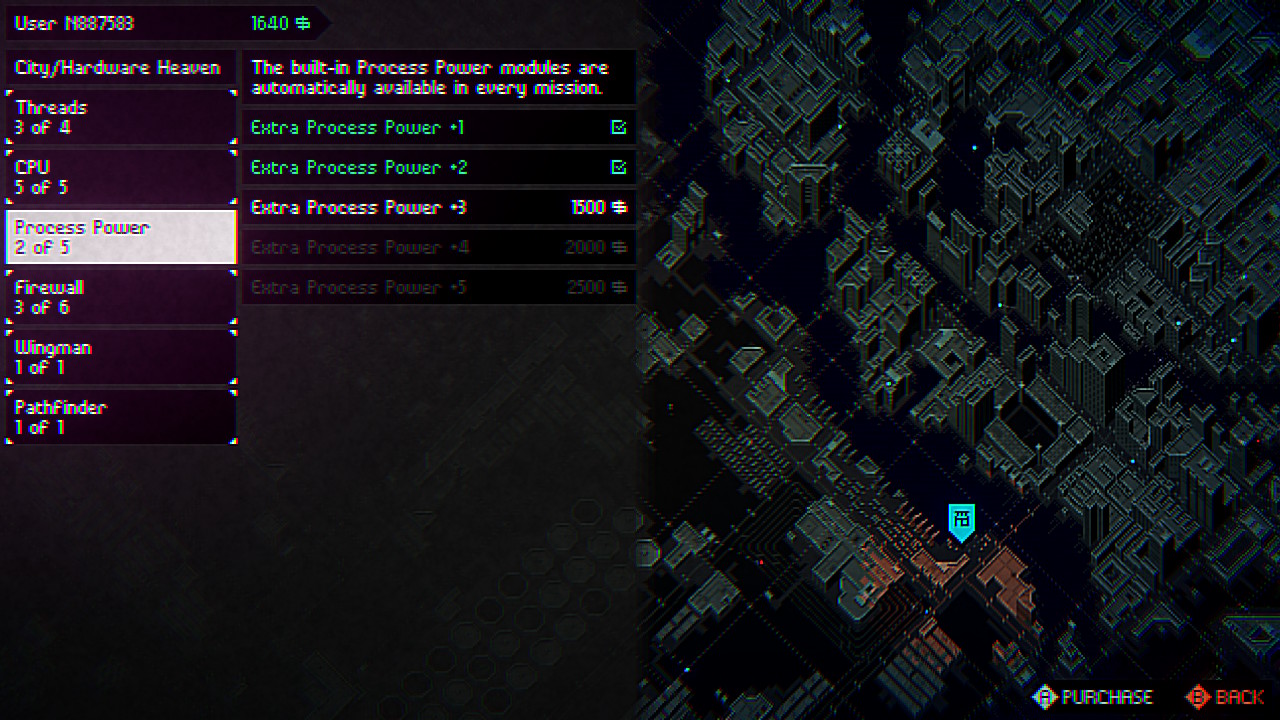
Task: Click the currency icon beside the 1640 balance
Action: 305,22
